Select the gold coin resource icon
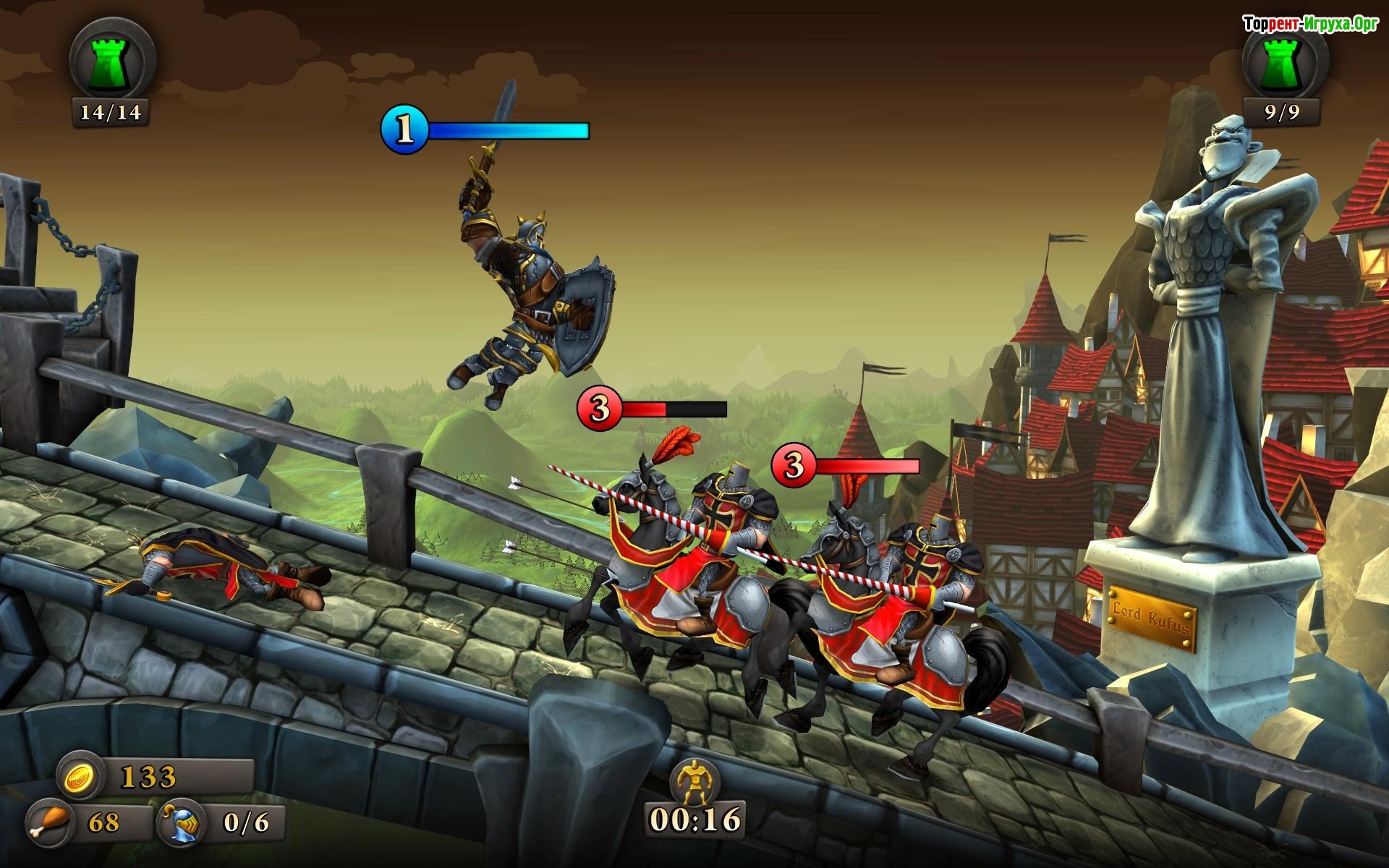Screen dimensions: 1389x868 coord(77,777)
